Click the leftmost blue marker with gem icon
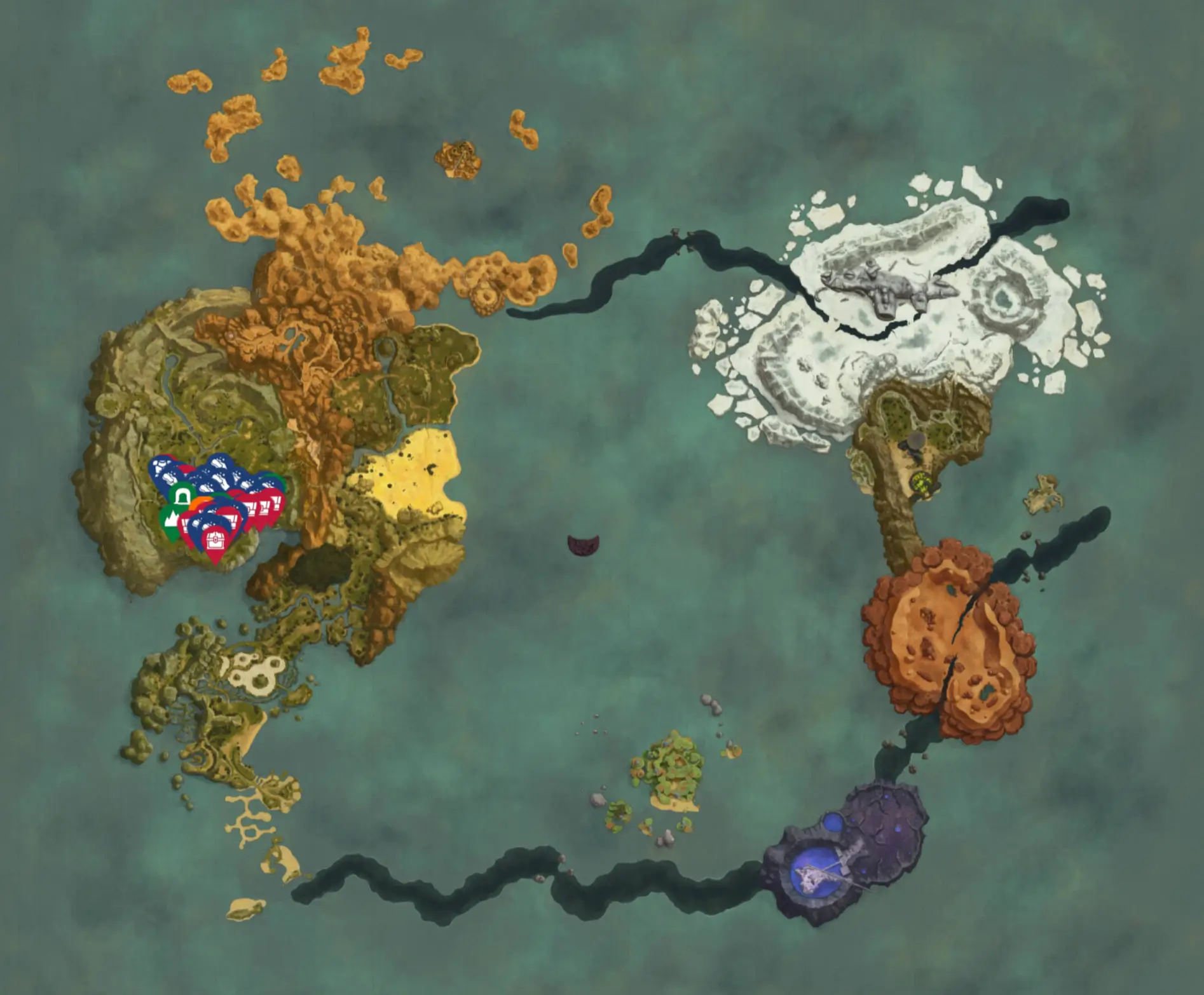 (160, 464)
